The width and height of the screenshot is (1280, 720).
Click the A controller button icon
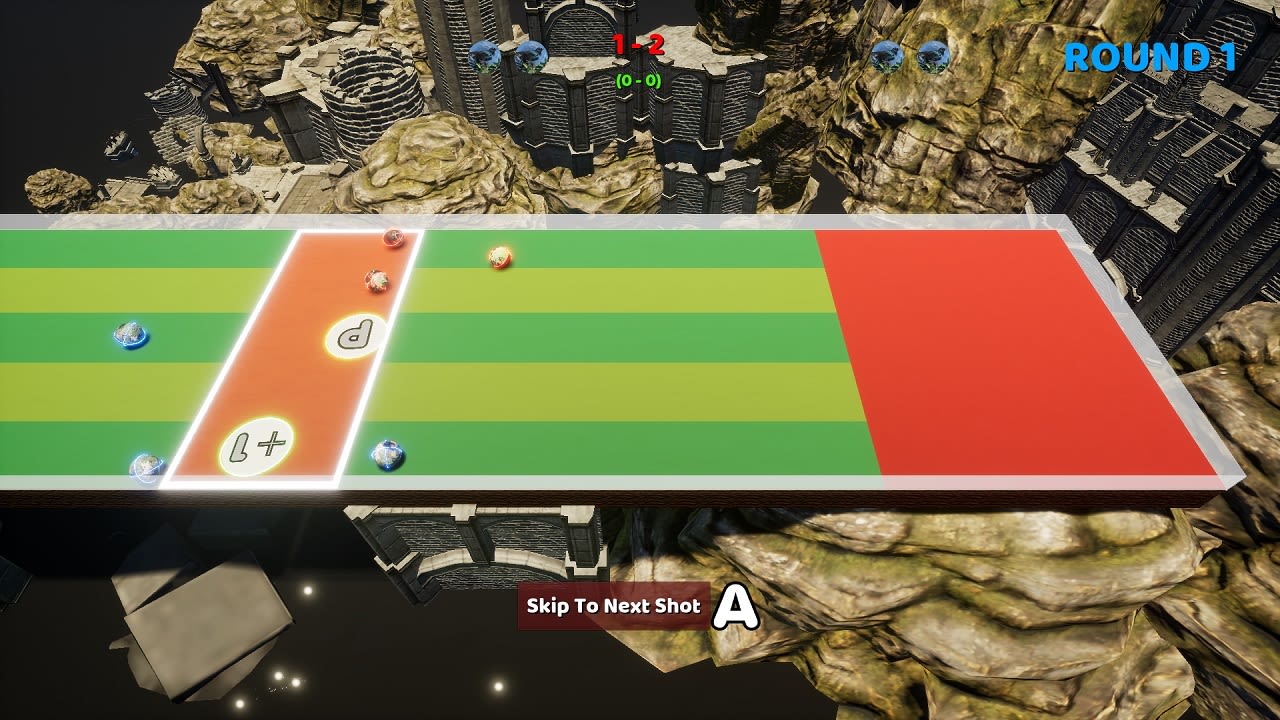[735, 605]
